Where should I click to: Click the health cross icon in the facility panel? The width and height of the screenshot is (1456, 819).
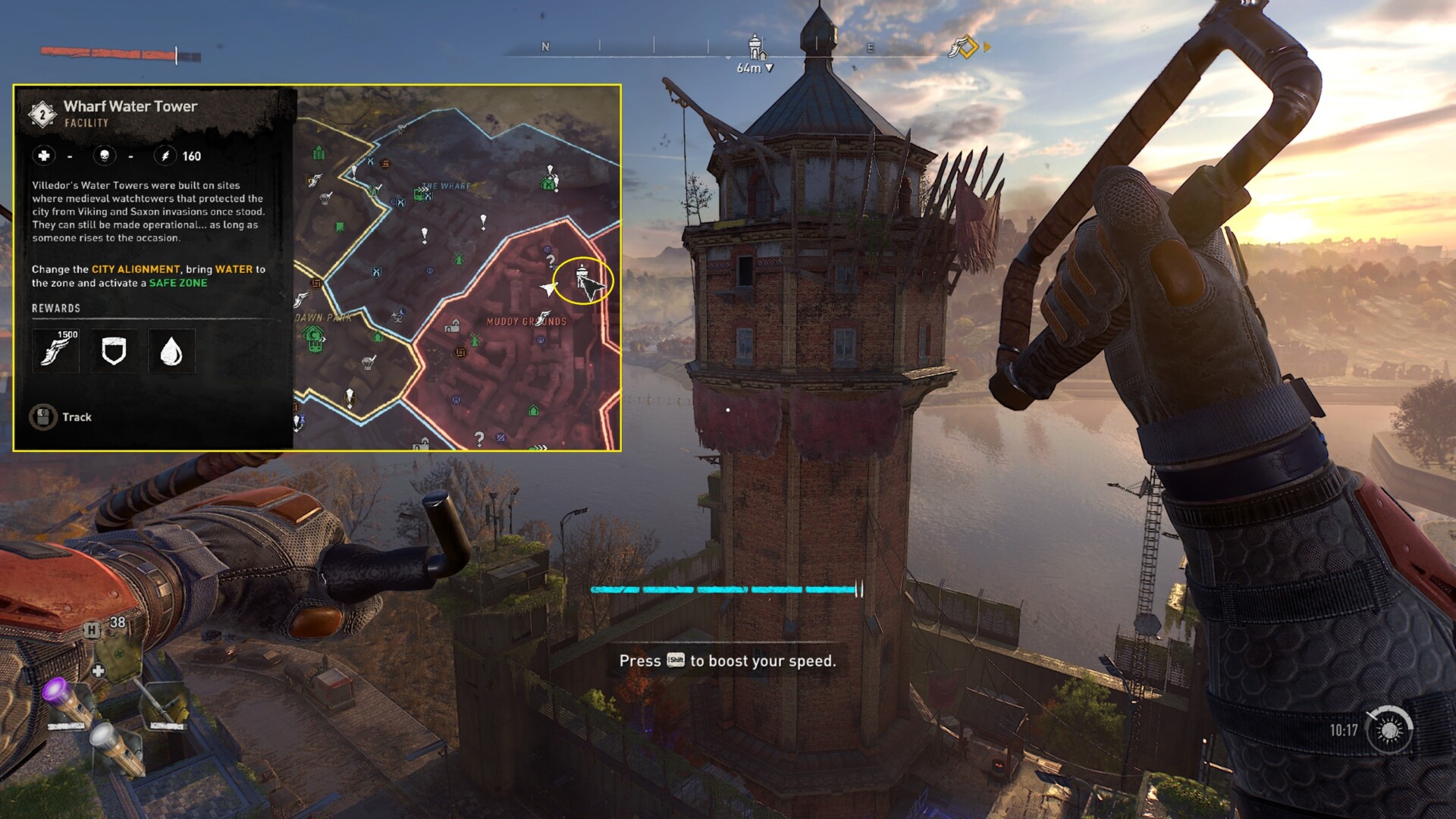44,156
